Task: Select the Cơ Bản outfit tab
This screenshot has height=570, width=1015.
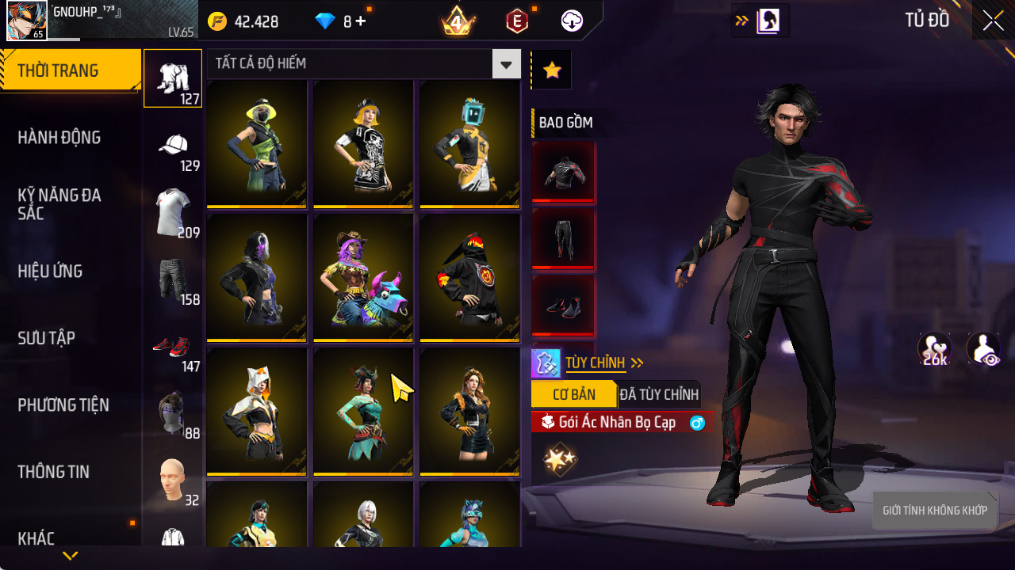Action: (x=573, y=394)
